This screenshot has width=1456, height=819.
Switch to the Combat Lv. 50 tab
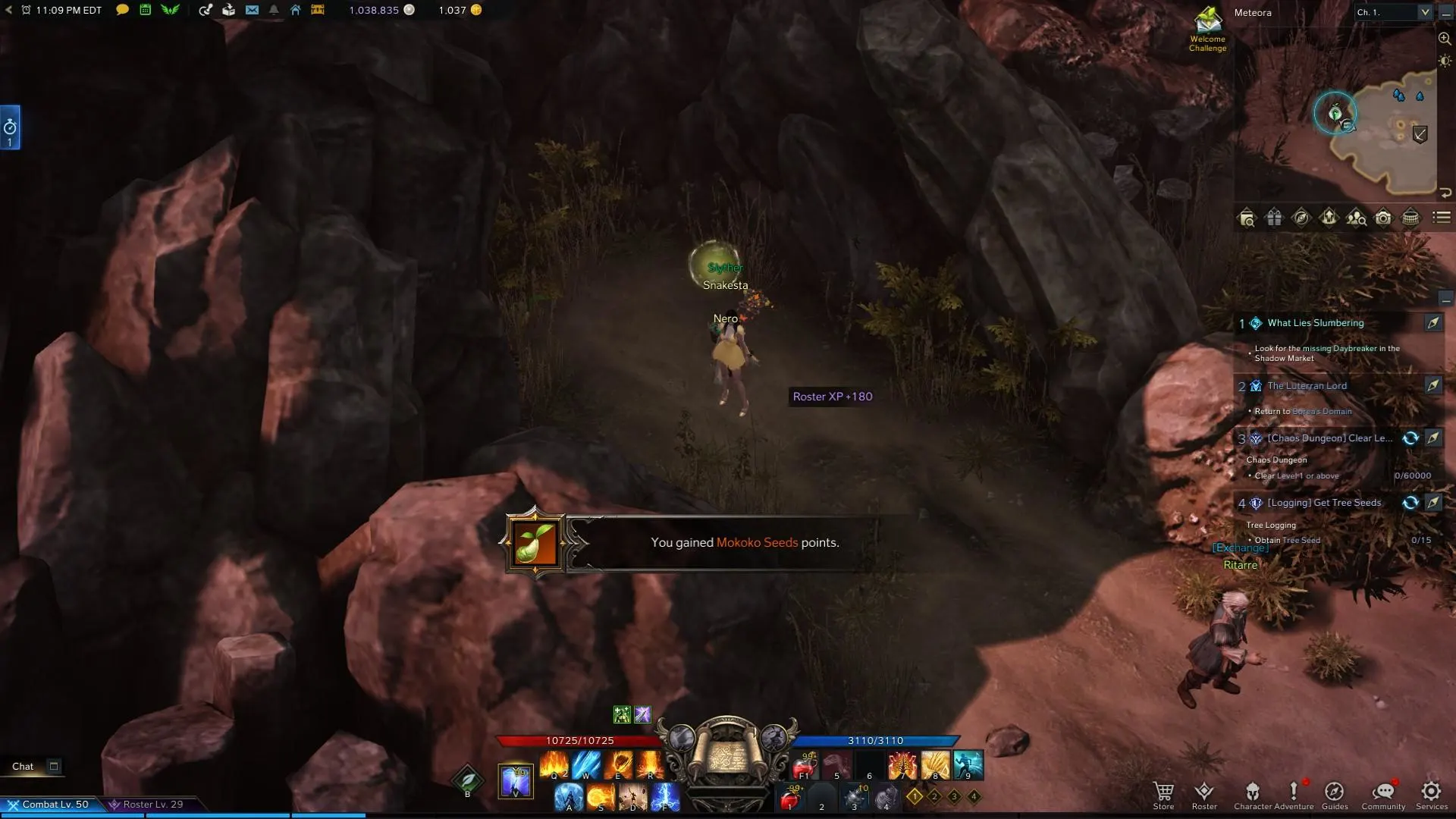tap(53, 804)
